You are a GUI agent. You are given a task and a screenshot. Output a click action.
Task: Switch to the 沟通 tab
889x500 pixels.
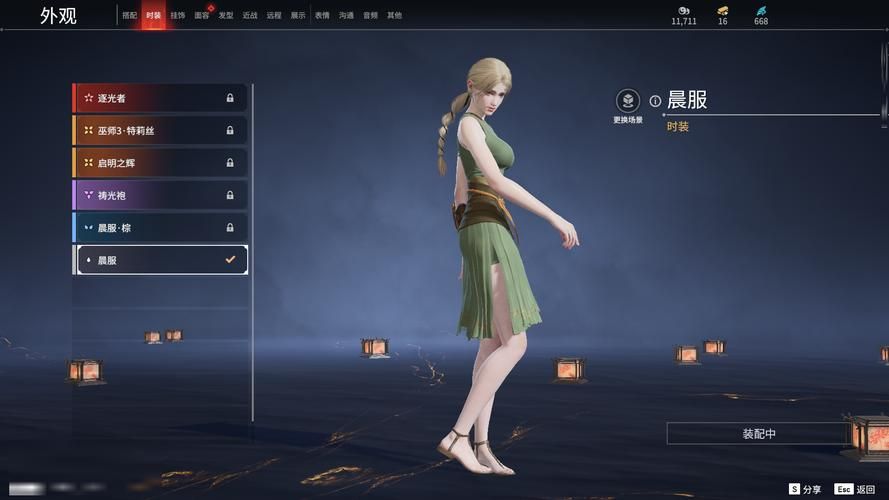(346, 16)
